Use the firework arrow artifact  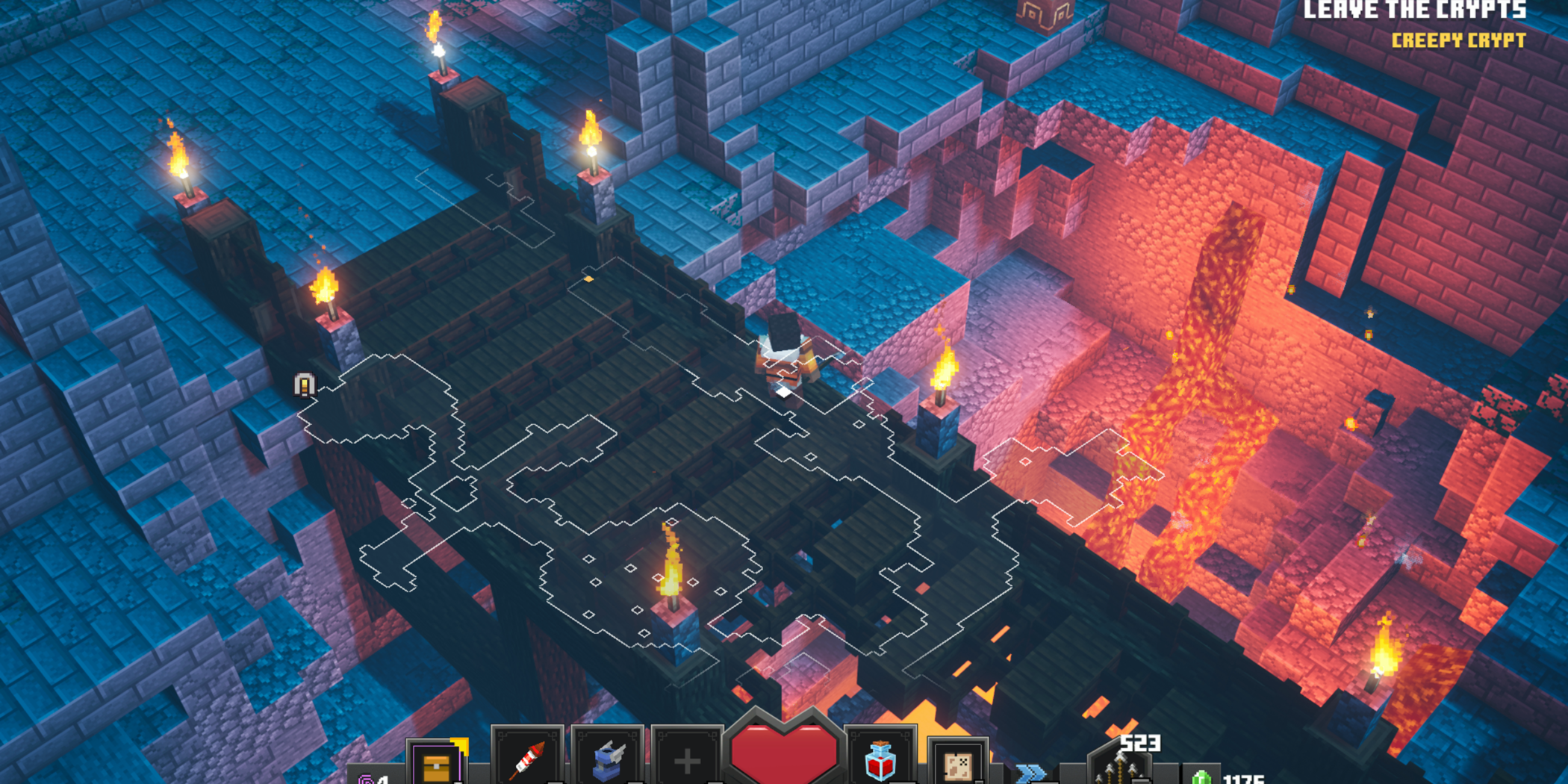pos(526,759)
